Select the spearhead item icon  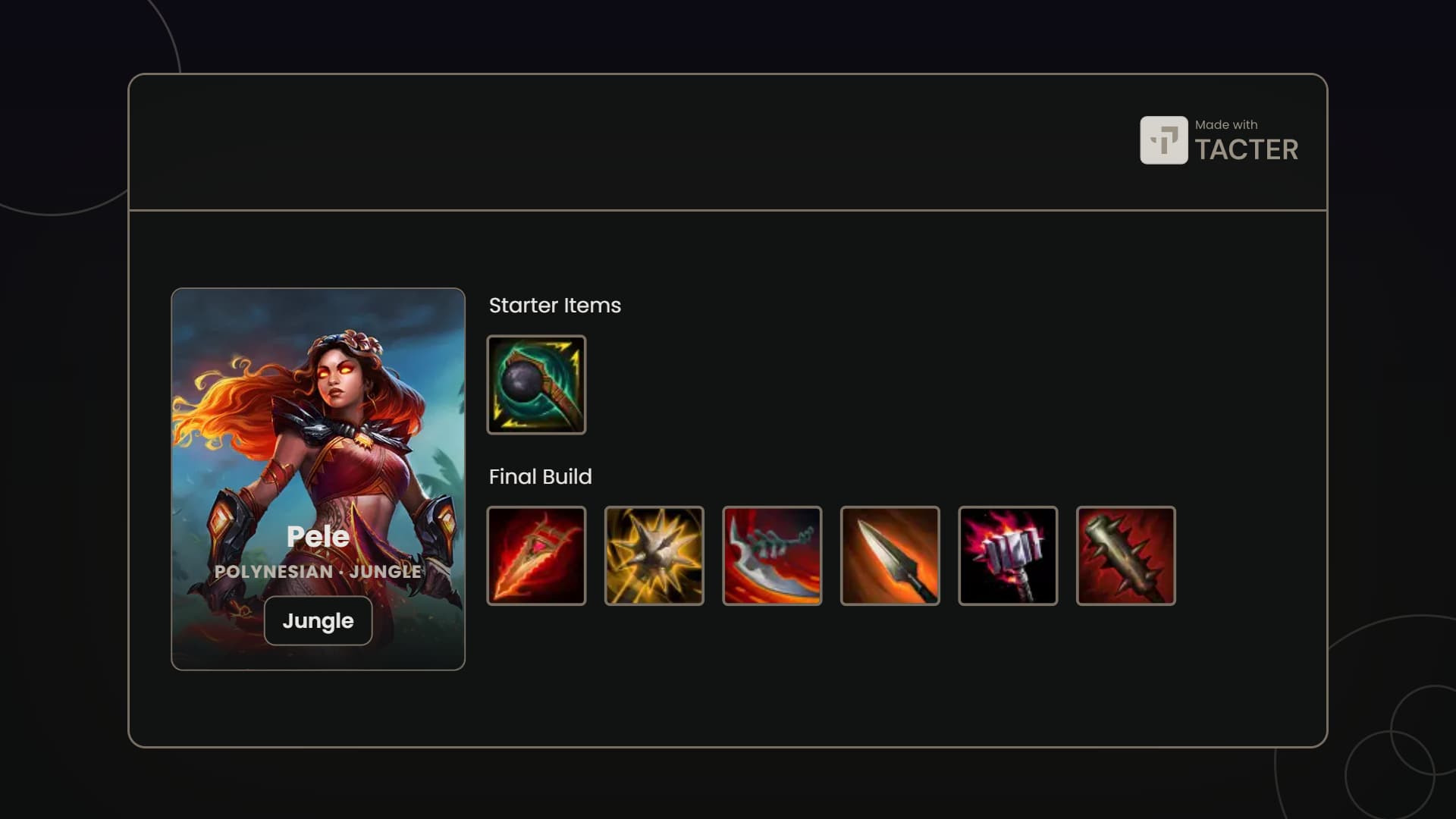pos(890,556)
